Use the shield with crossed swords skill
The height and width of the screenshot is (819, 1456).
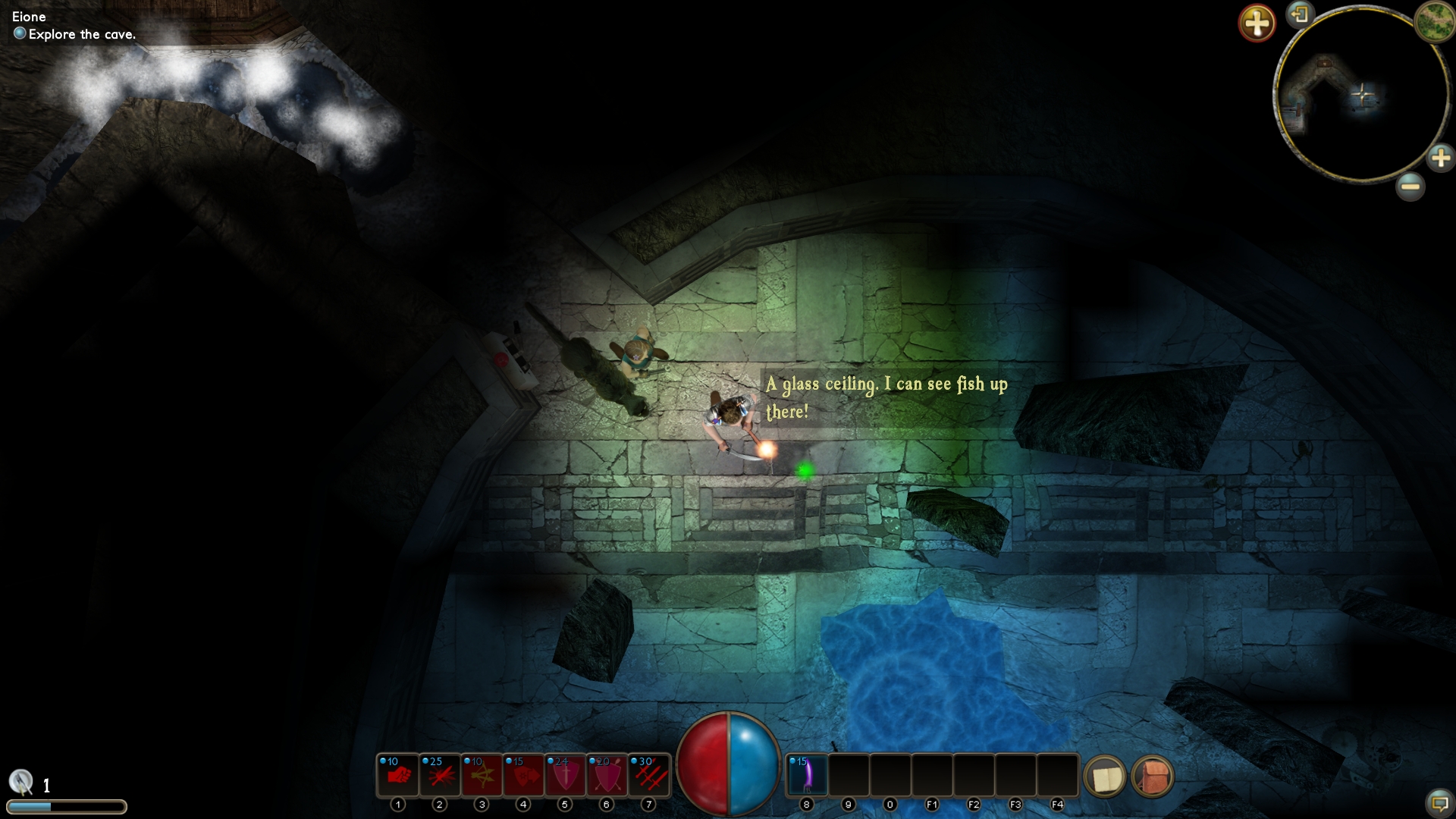(x=607, y=775)
